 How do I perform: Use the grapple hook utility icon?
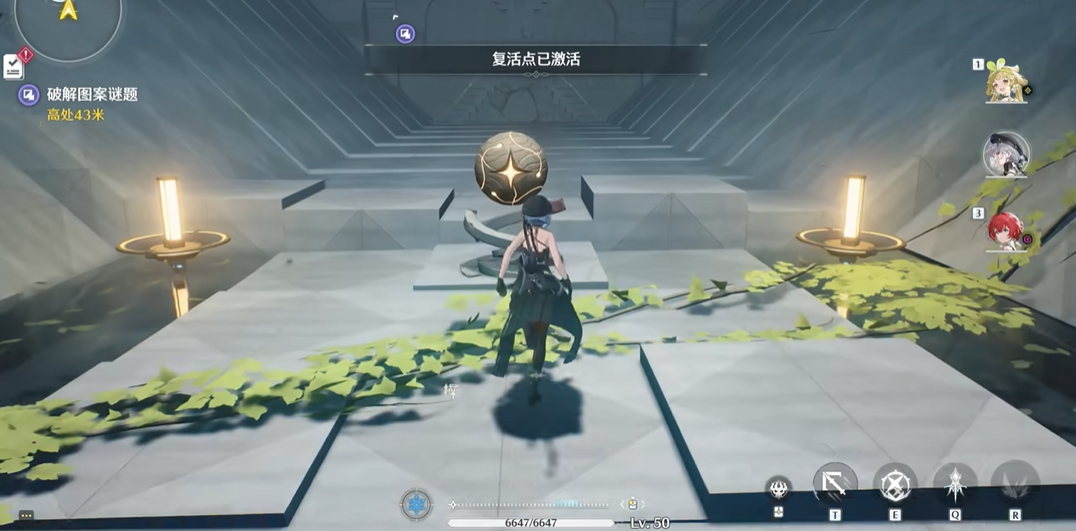[834, 485]
